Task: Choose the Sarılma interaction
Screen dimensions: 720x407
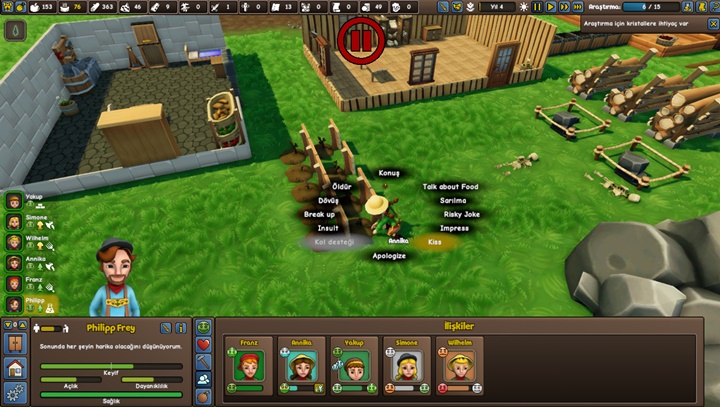Action: tap(453, 200)
